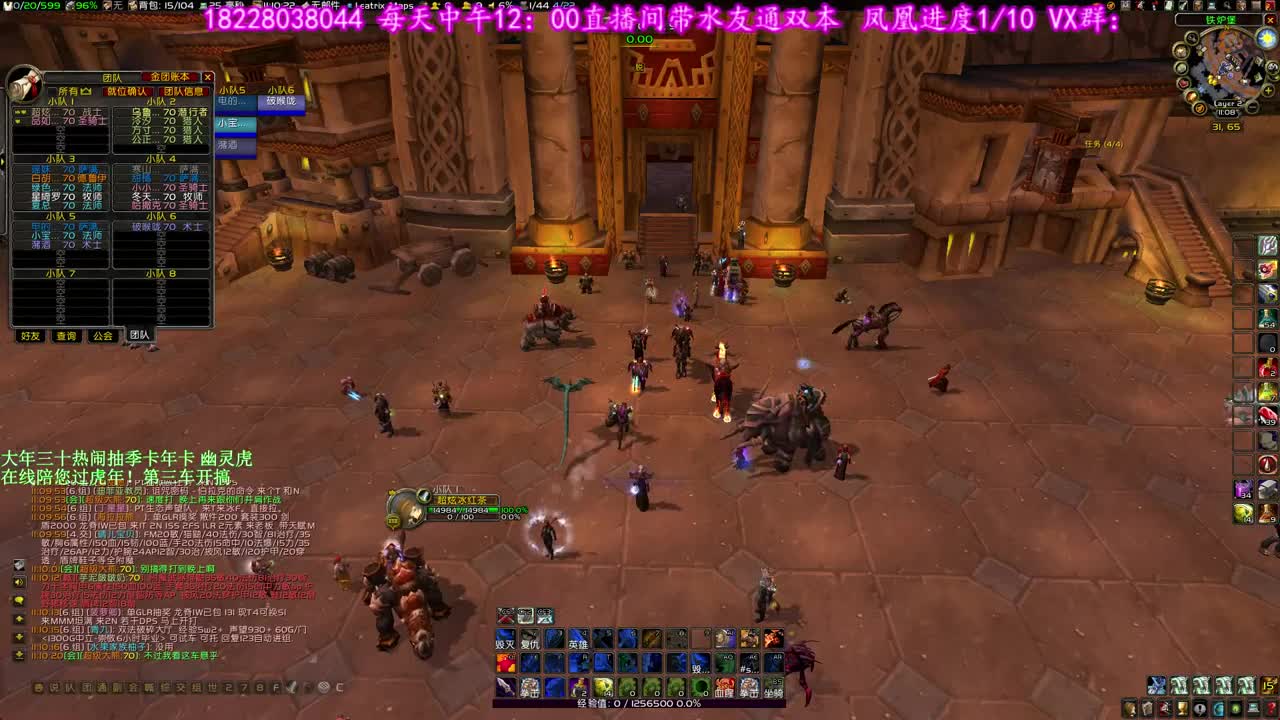Switch to the 金团账本 tab
This screenshot has height=720, width=1280.
click(168, 77)
